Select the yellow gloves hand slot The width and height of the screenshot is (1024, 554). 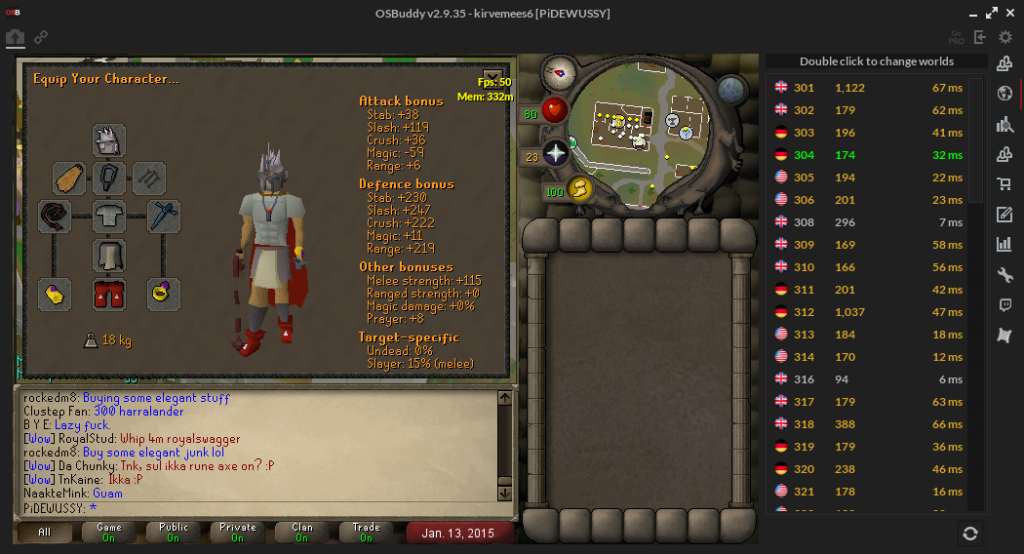click(54, 293)
